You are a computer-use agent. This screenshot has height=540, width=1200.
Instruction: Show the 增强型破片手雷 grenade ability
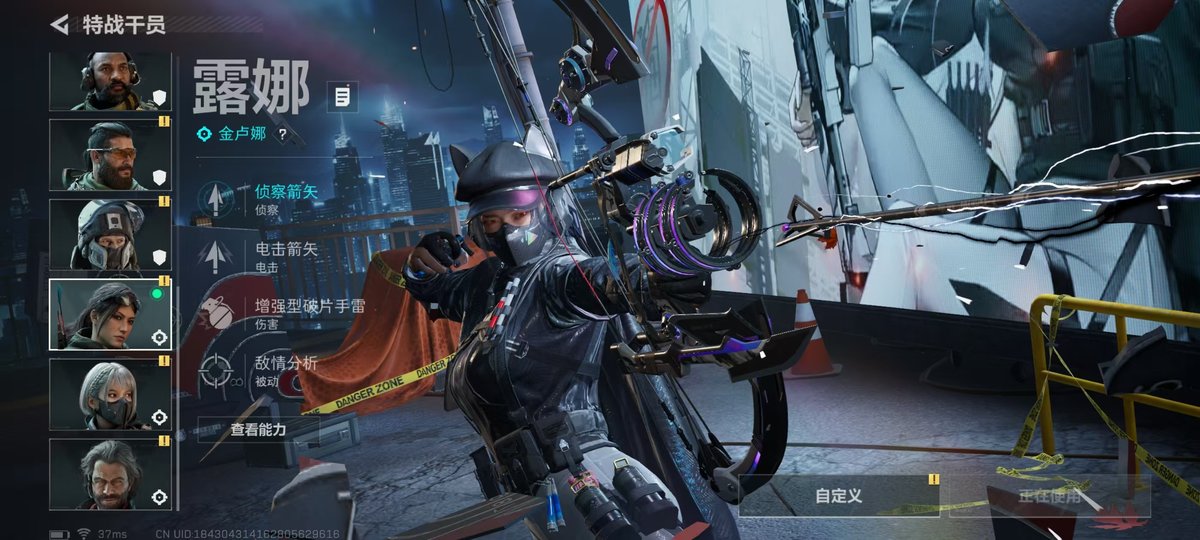click(x=280, y=313)
